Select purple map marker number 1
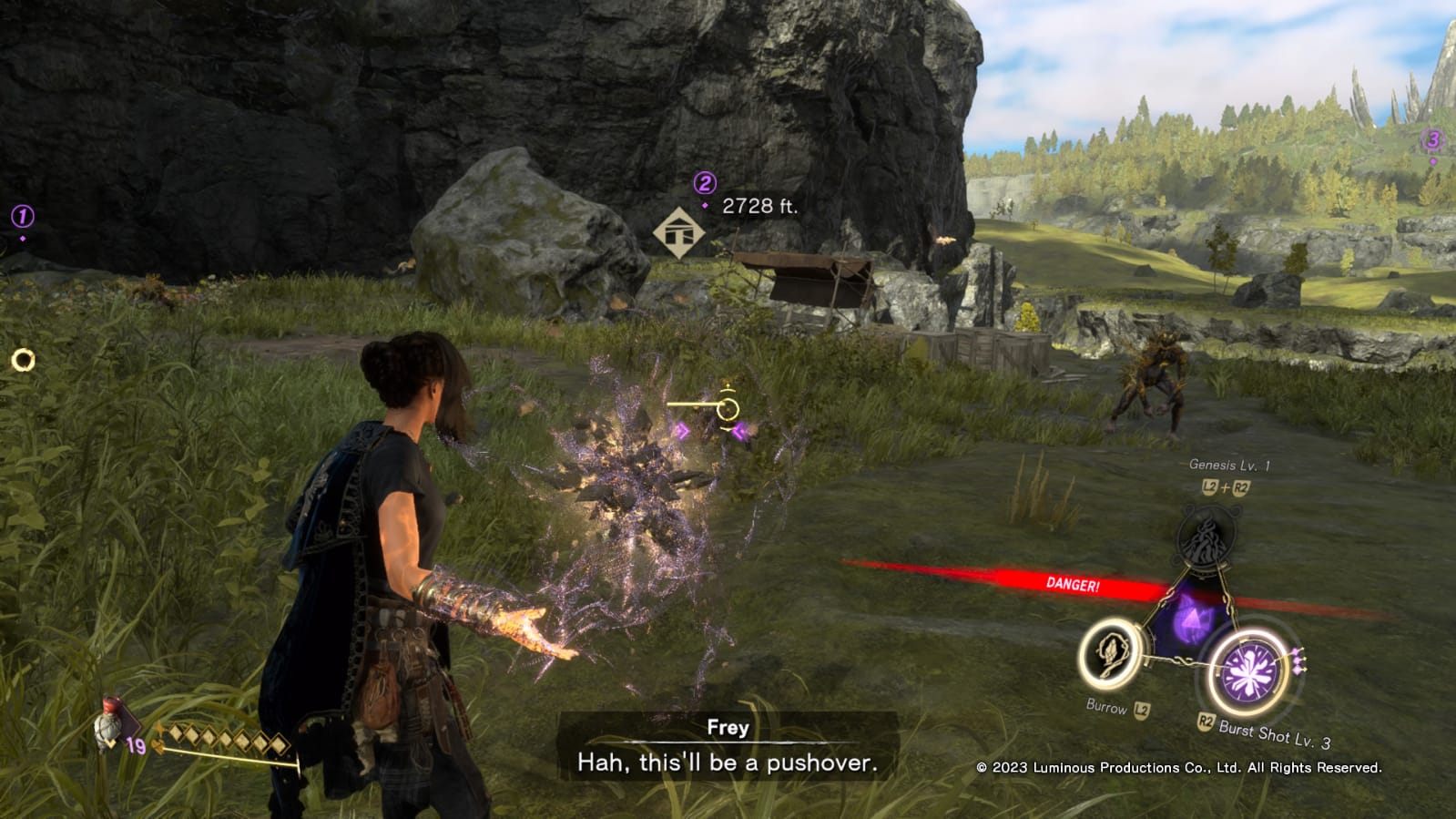This screenshot has height=819, width=1456. [x=23, y=217]
